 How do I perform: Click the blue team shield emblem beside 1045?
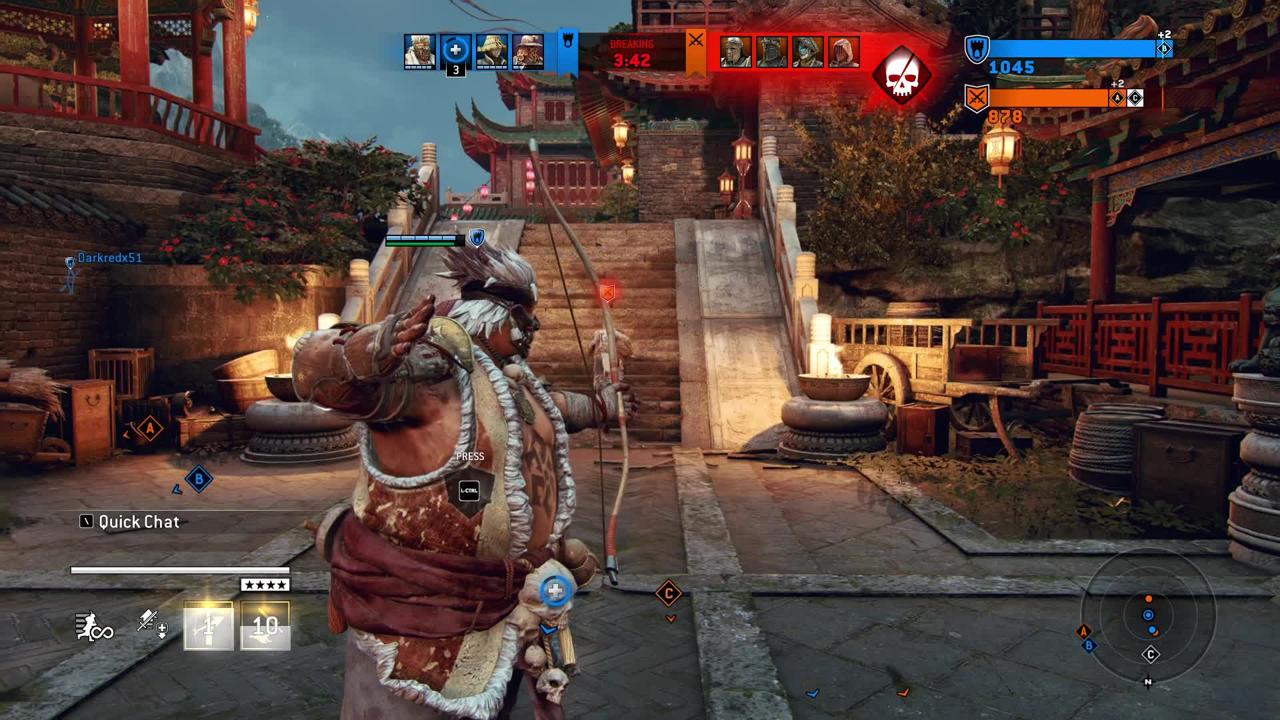pyautogui.click(x=976, y=48)
